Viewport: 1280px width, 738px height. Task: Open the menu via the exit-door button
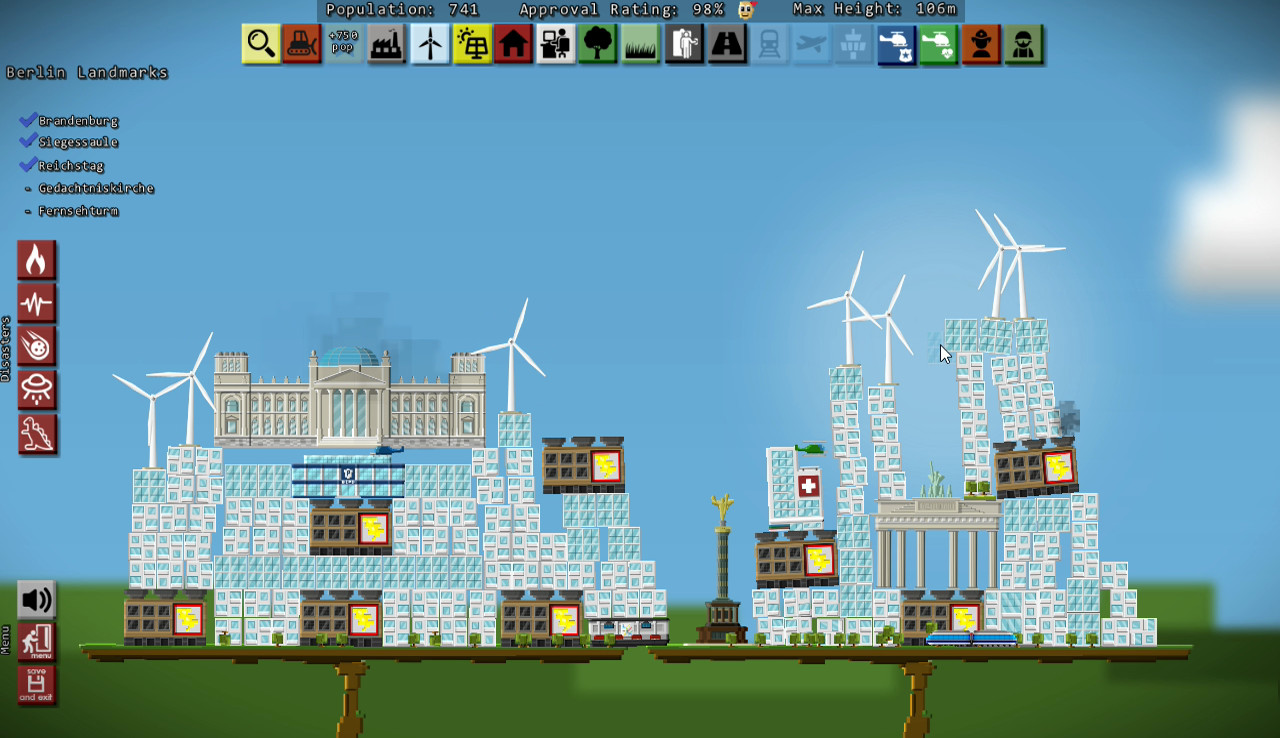click(x=37, y=642)
